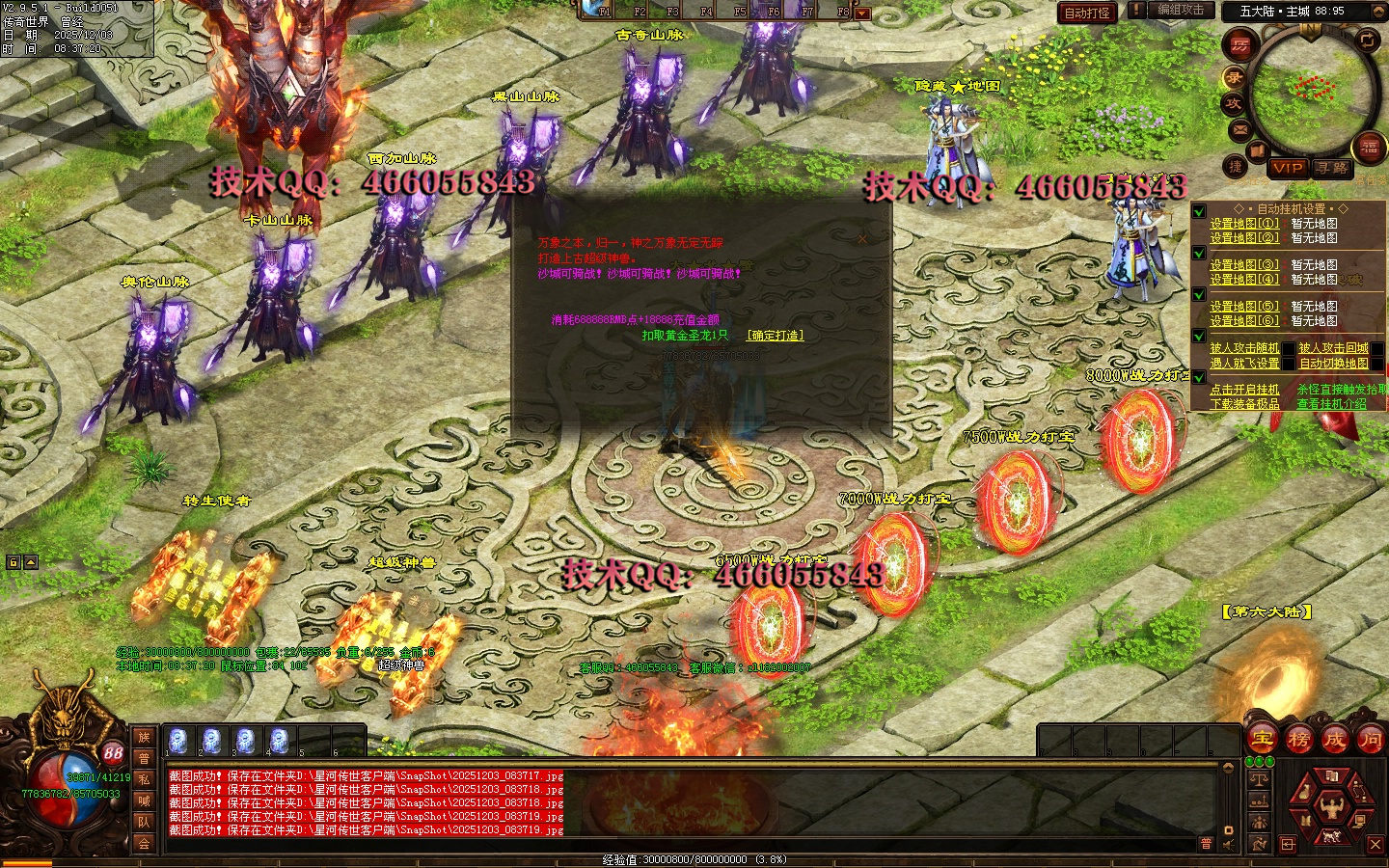Show the 榜 ranking board
Viewport: 1389px width, 868px height.
pos(1298,740)
